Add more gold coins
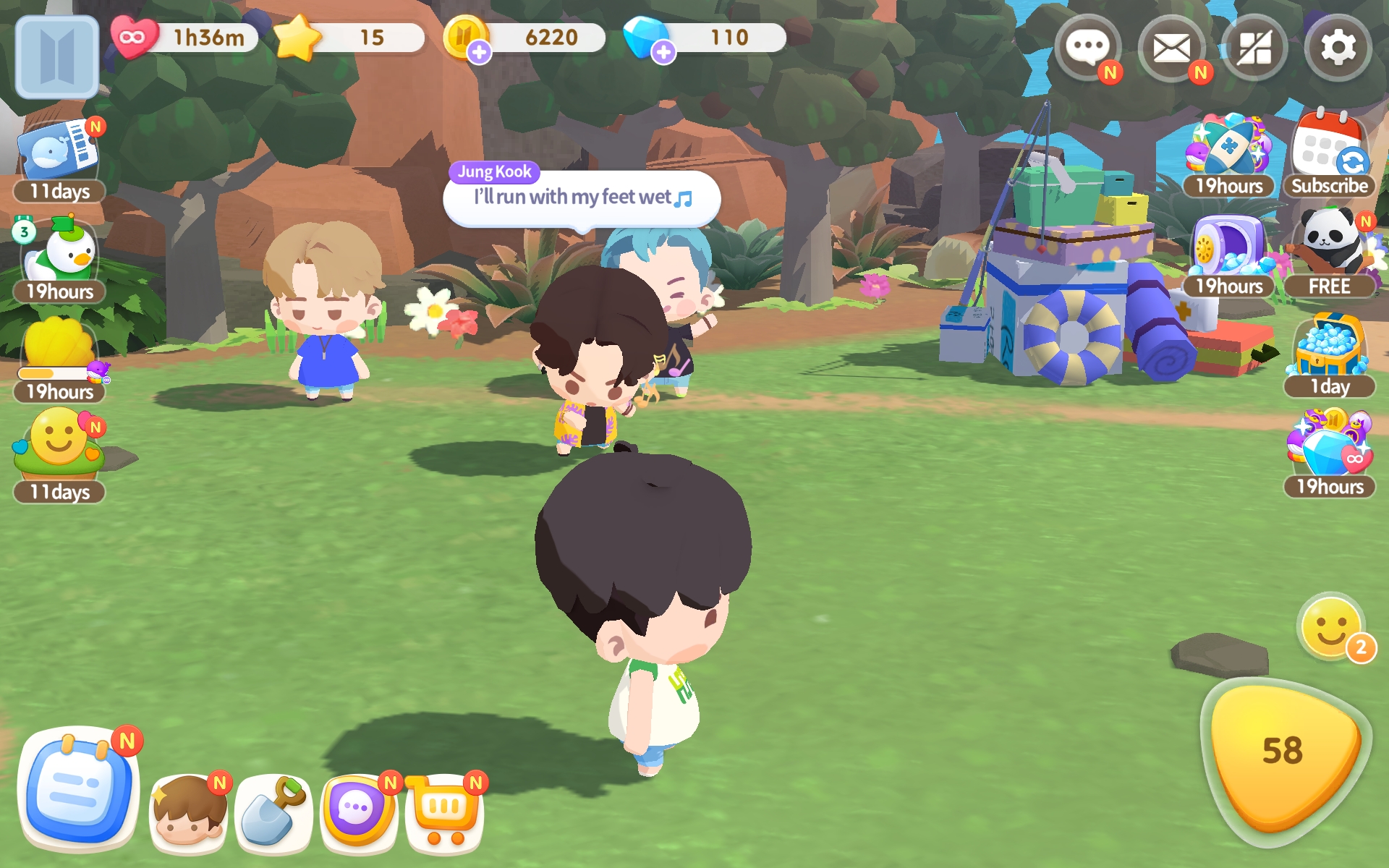 (x=479, y=52)
